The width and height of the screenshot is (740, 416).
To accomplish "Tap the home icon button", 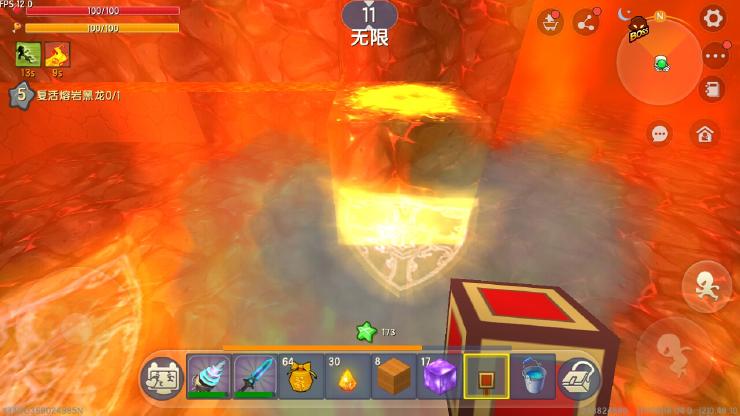I will [x=705, y=133].
